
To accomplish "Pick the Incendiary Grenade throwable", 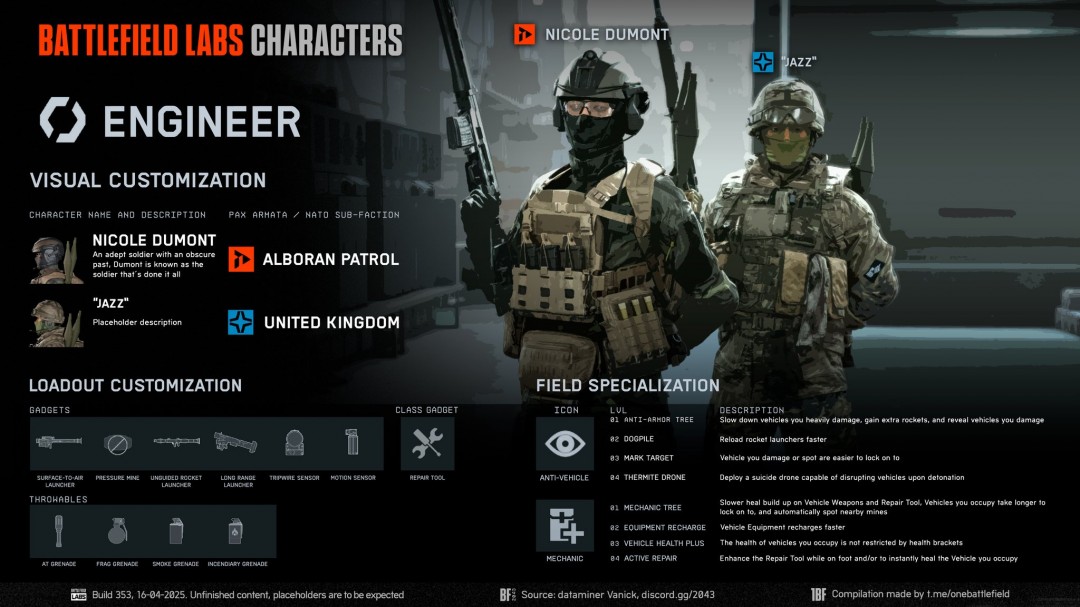I will 237,530.
